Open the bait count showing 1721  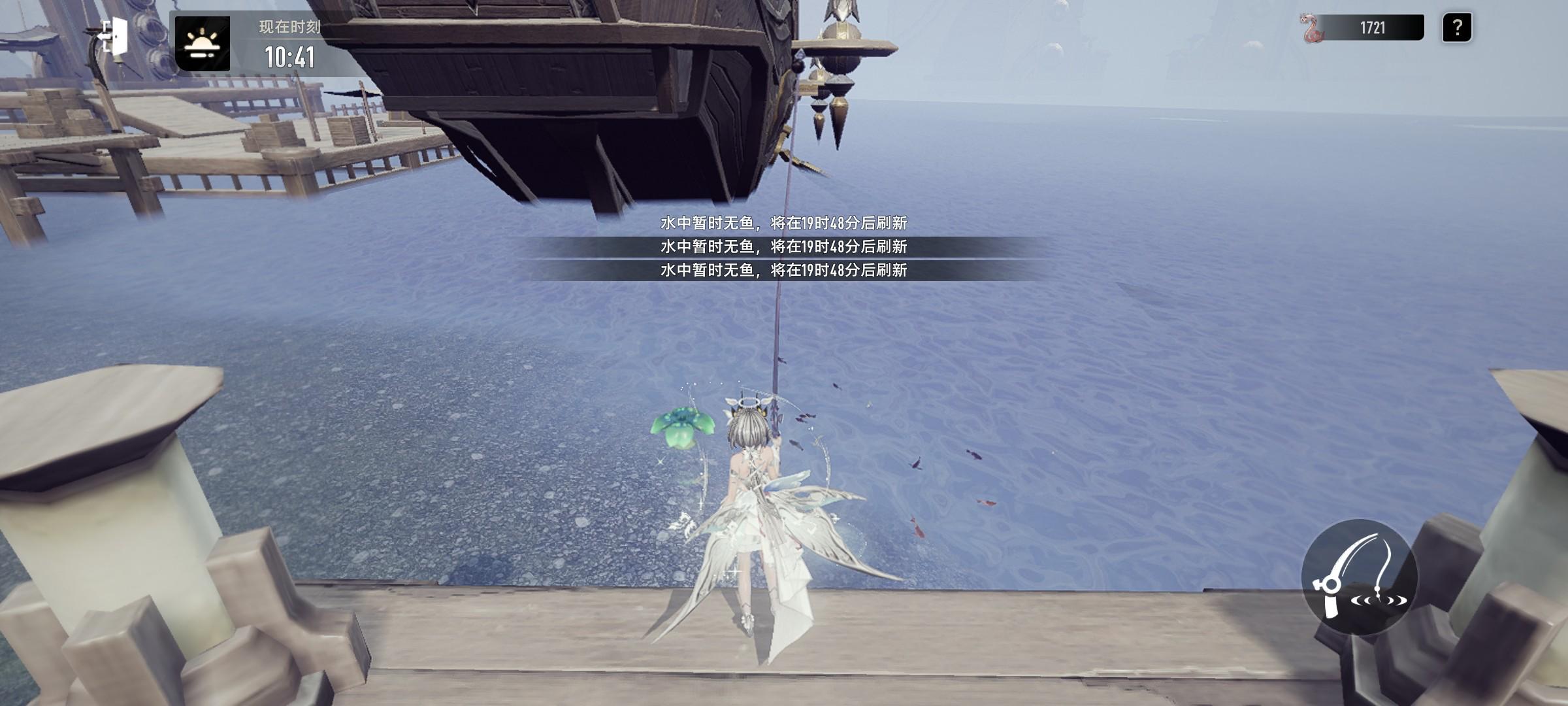click(x=1363, y=28)
